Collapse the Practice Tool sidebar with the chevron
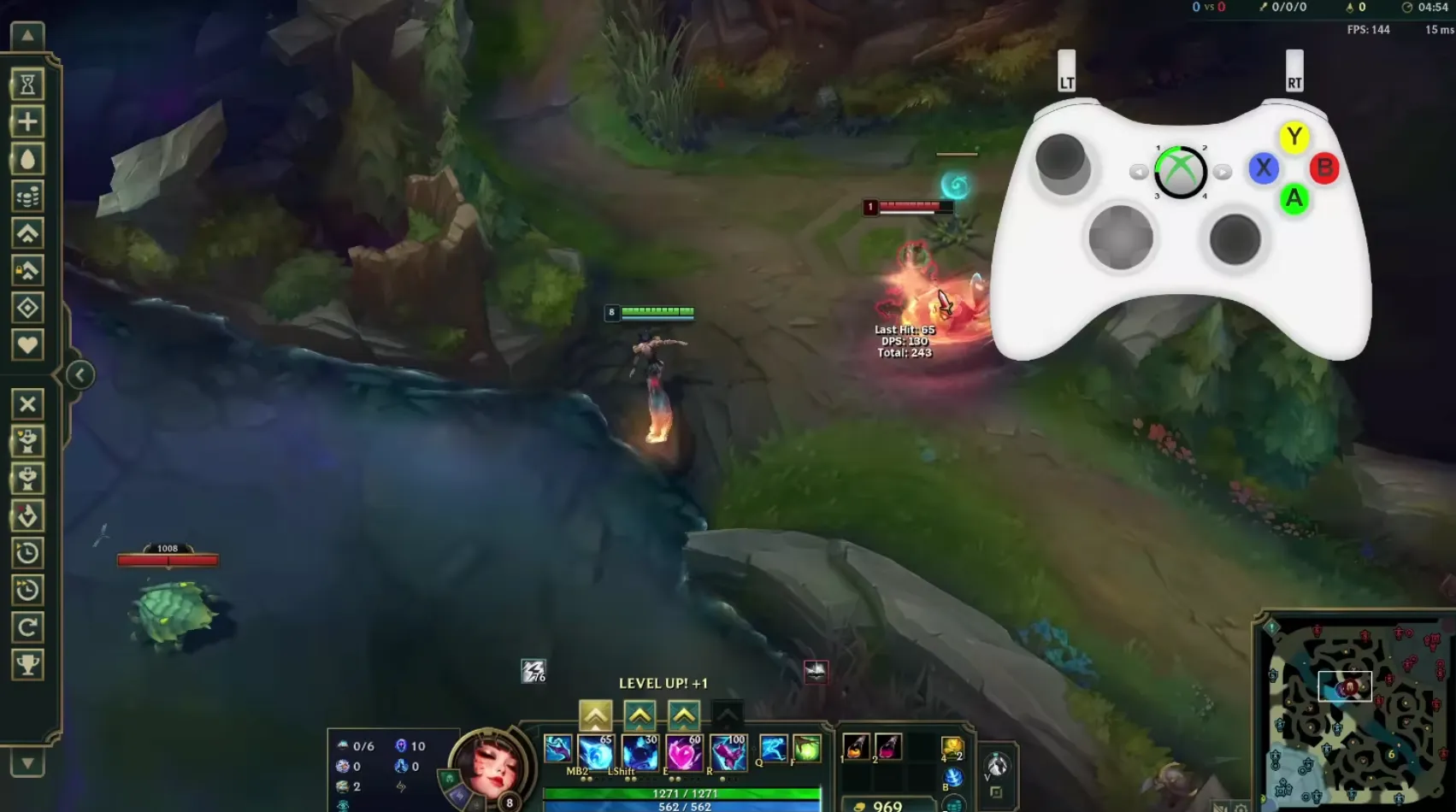The width and height of the screenshot is (1456, 812). pyautogui.click(x=79, y=374)
